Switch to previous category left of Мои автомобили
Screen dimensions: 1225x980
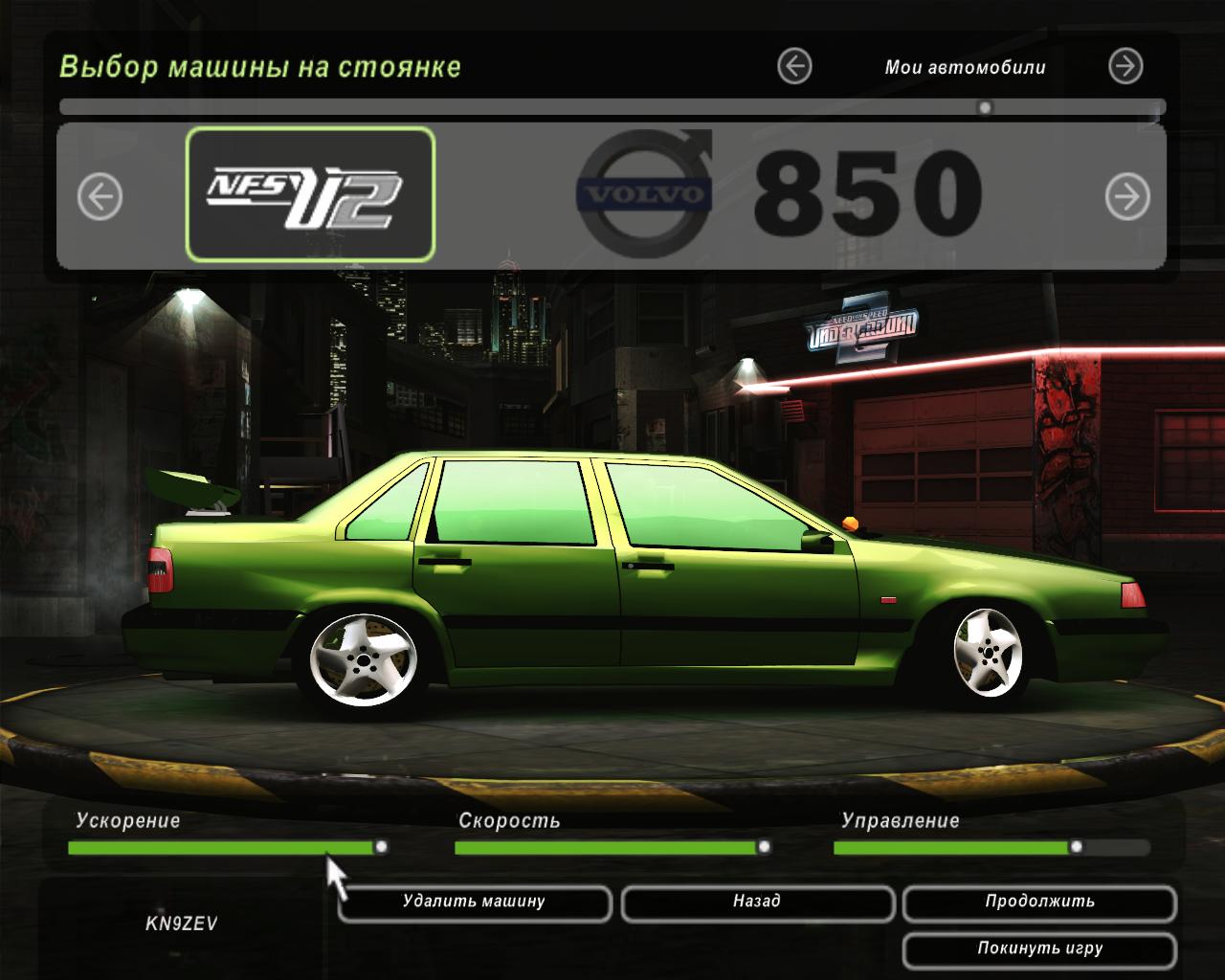point(794,67)
